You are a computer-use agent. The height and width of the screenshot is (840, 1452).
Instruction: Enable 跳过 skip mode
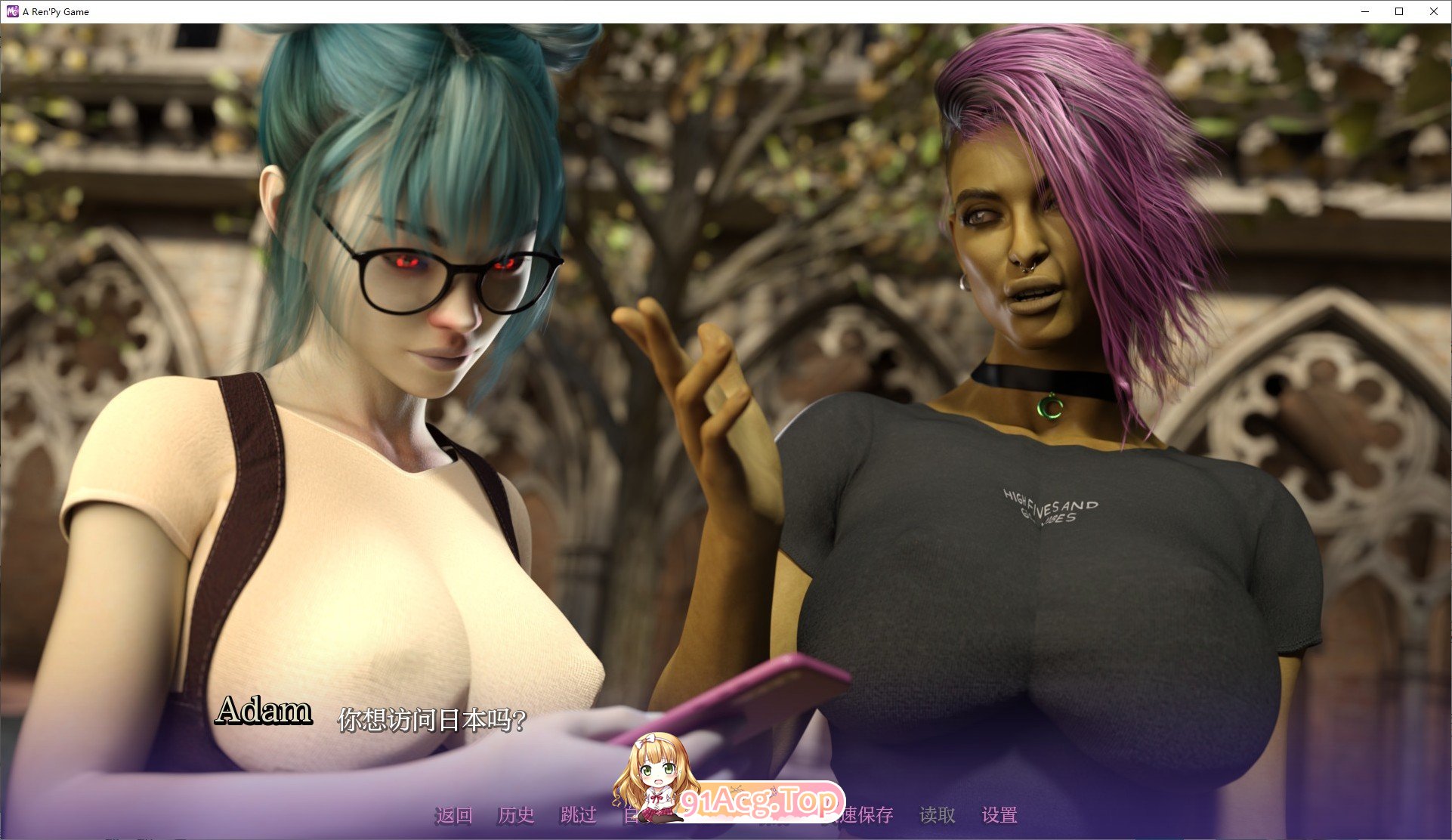(x=578, y=816)
